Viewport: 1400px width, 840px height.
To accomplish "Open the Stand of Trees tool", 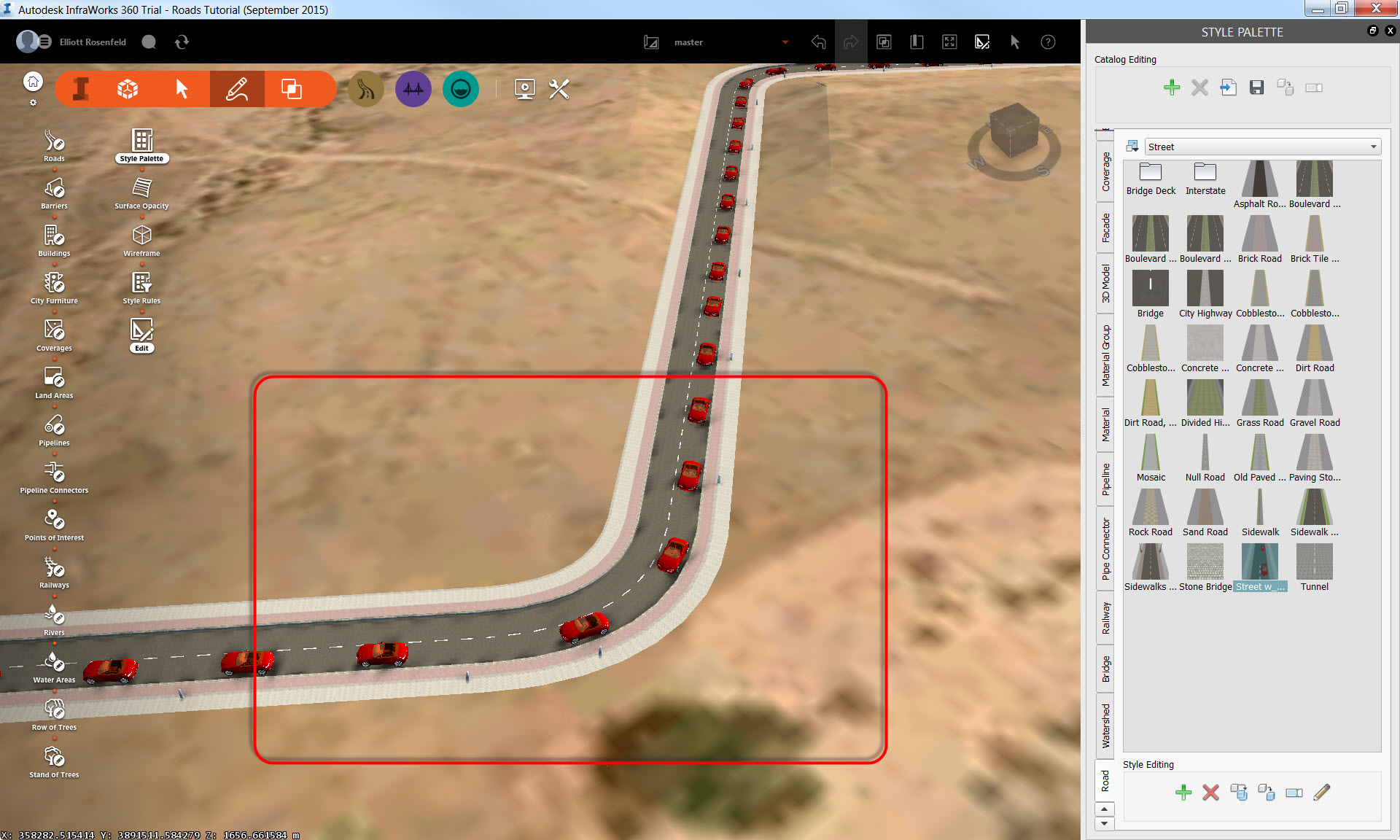I will point(53,759).
